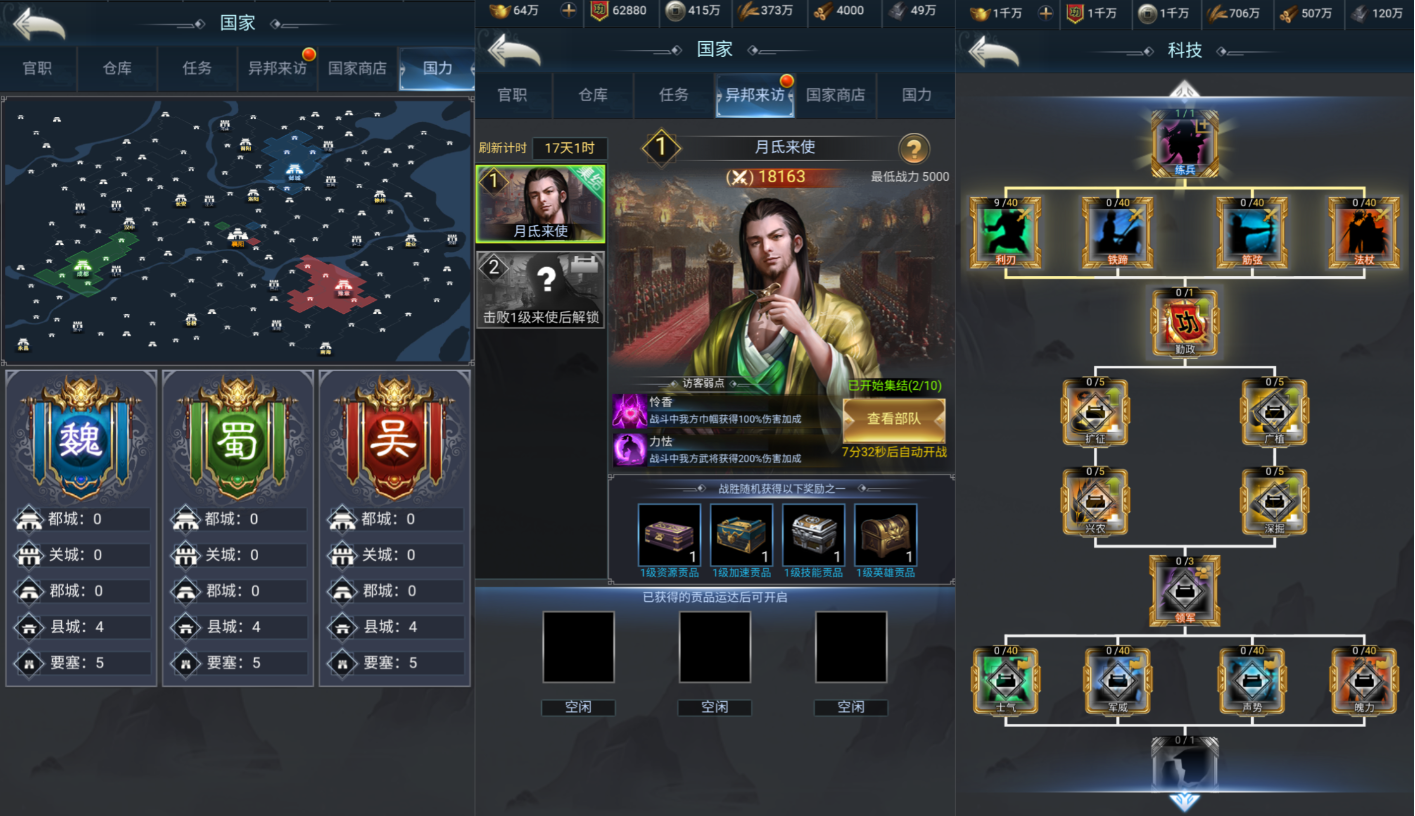The width and height of the screenshot is (1415, 816).
Task: Select the 扩征 technology node
Action: tap(1095, 411)
